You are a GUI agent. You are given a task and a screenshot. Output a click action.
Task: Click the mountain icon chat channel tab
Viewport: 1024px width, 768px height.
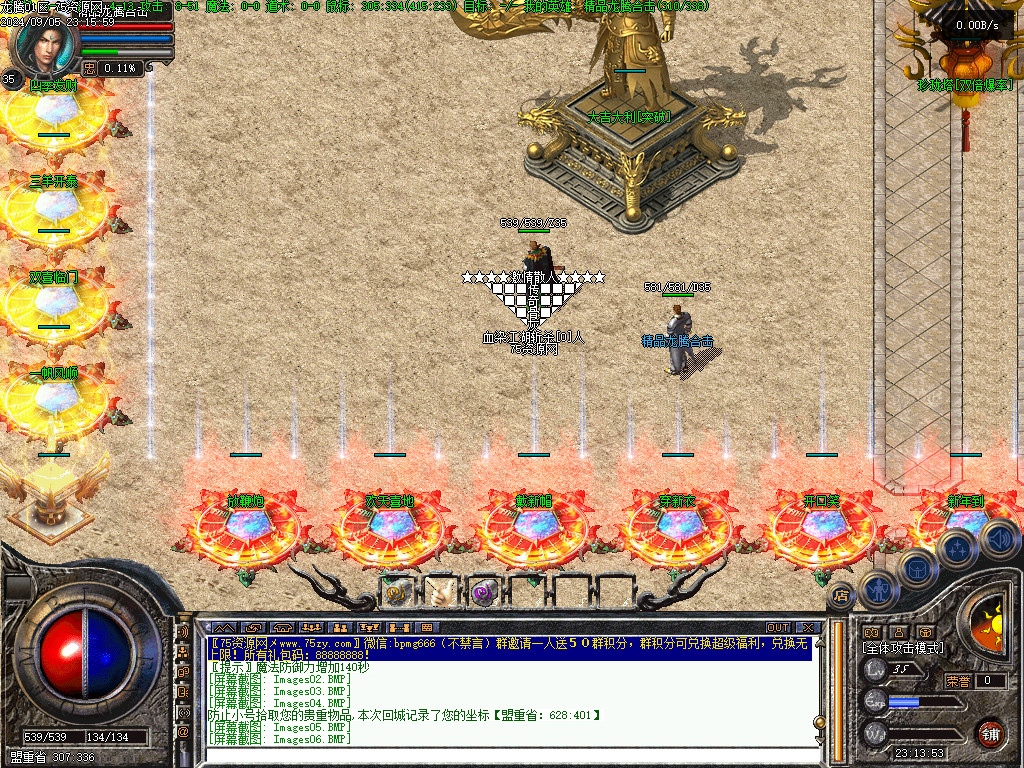(x=225, y=628)
